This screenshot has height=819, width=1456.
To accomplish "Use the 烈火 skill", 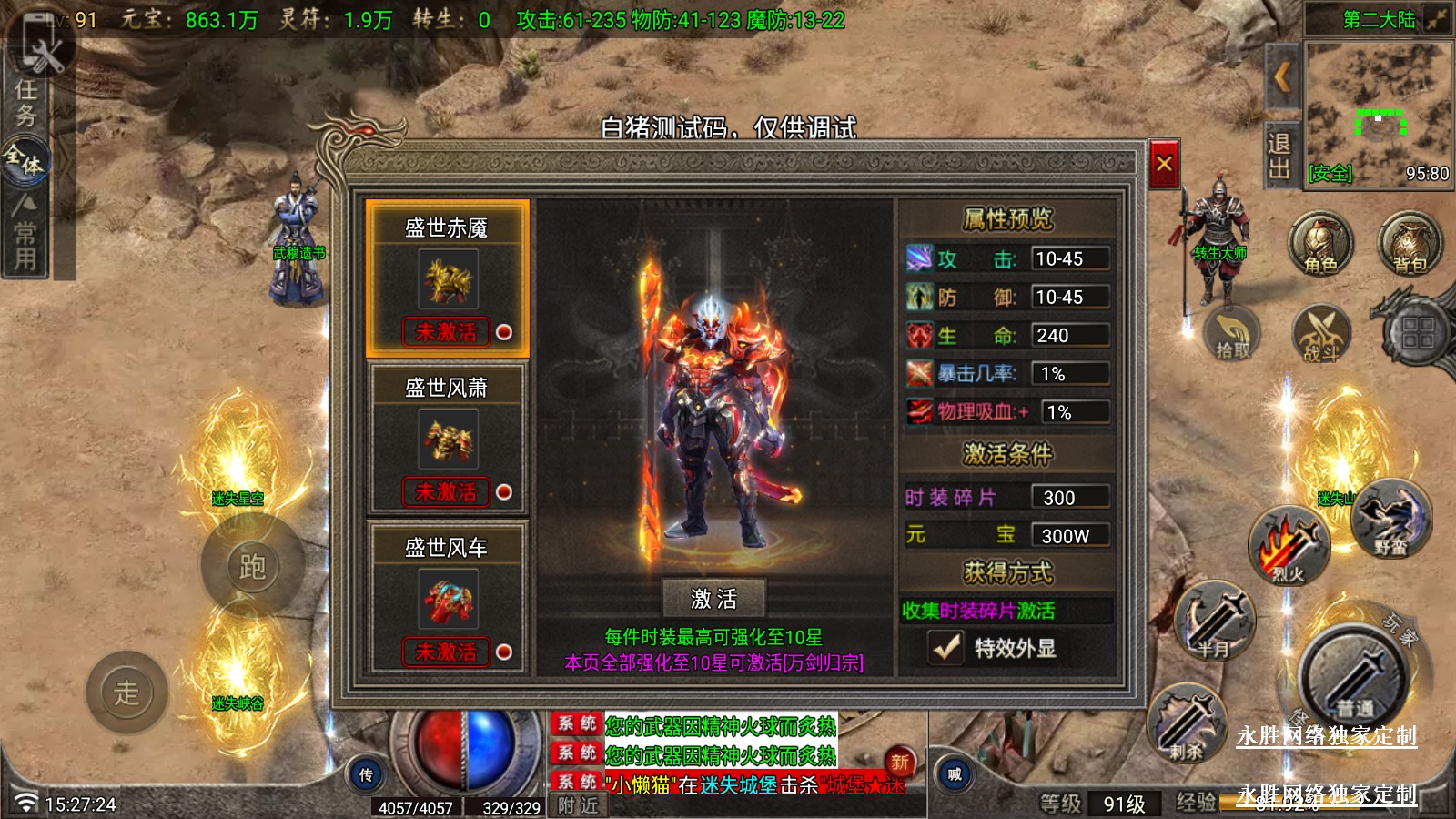I will click(1289, 546).
